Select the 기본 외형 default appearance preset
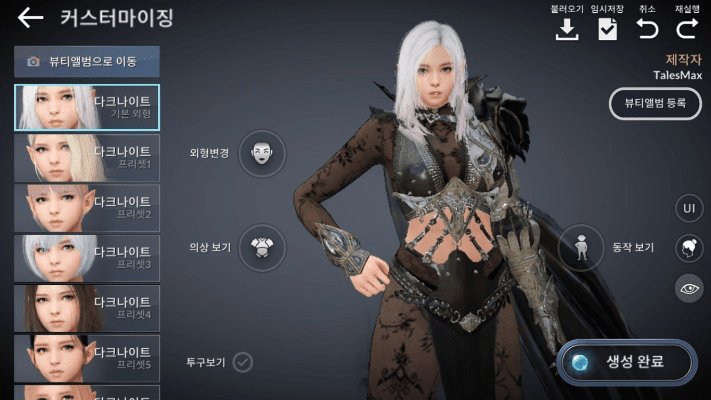 pos(86,107)
